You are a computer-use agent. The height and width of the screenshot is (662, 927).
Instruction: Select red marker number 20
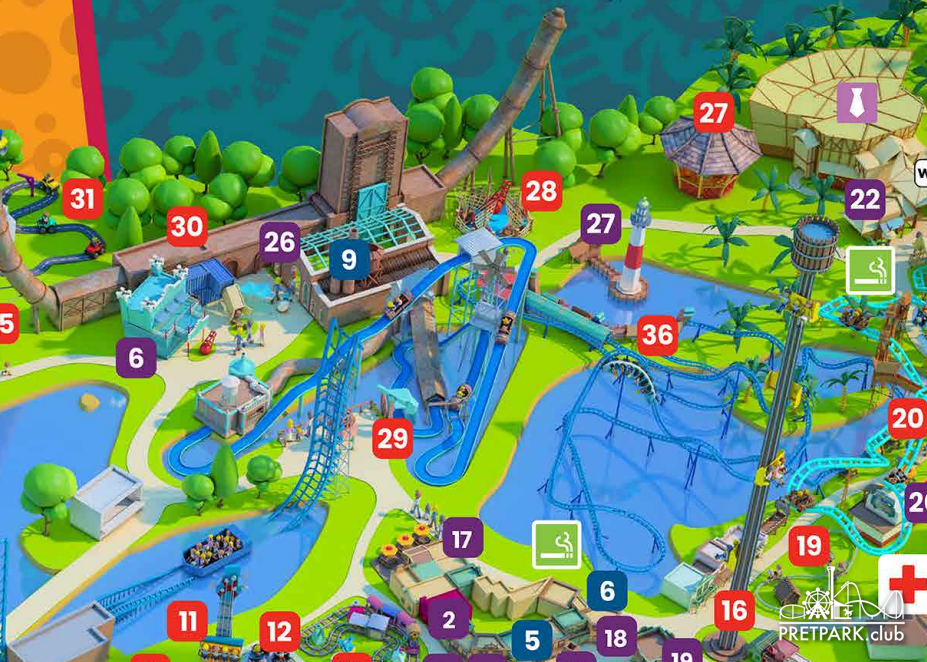click(906, 419)
